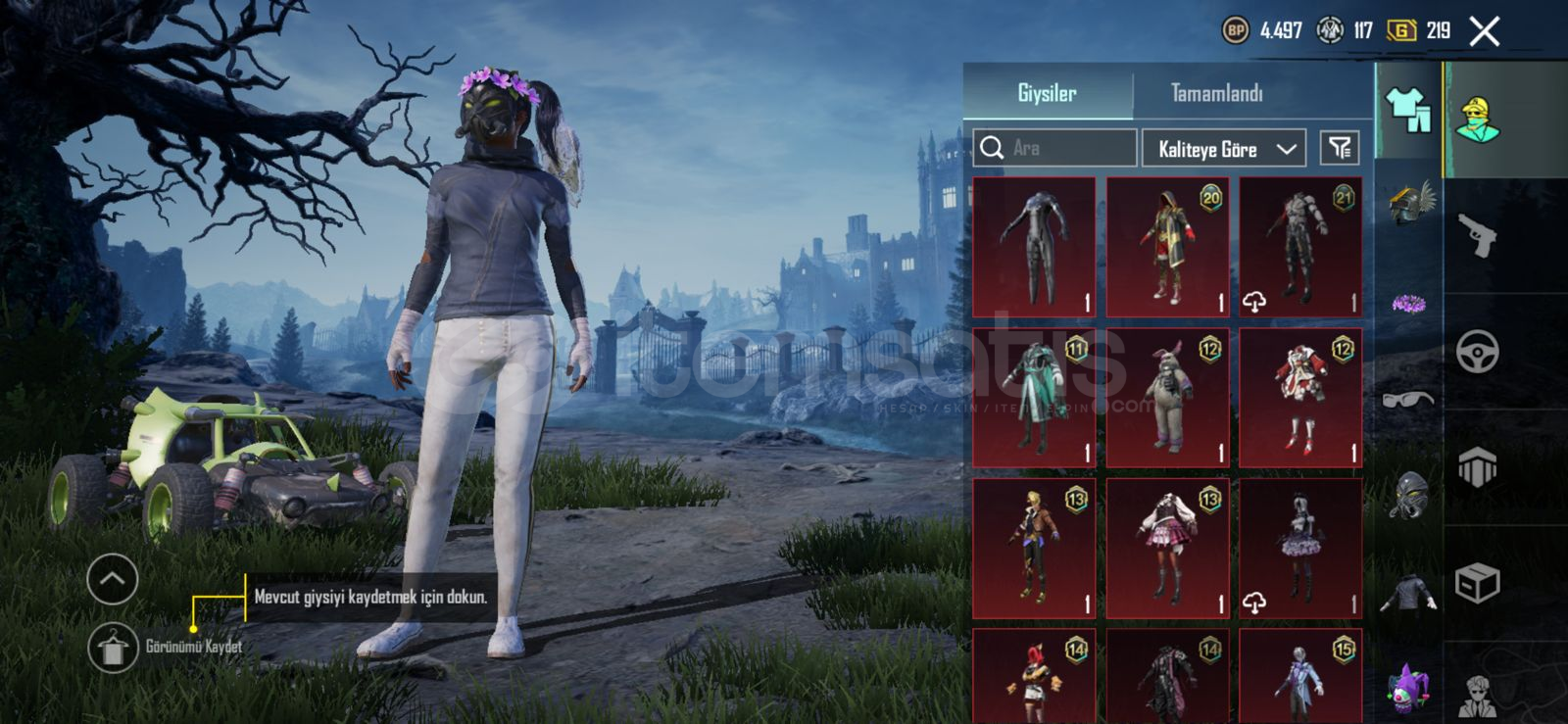Select the equipped sunglasses slot

[x=1409, y=399]
